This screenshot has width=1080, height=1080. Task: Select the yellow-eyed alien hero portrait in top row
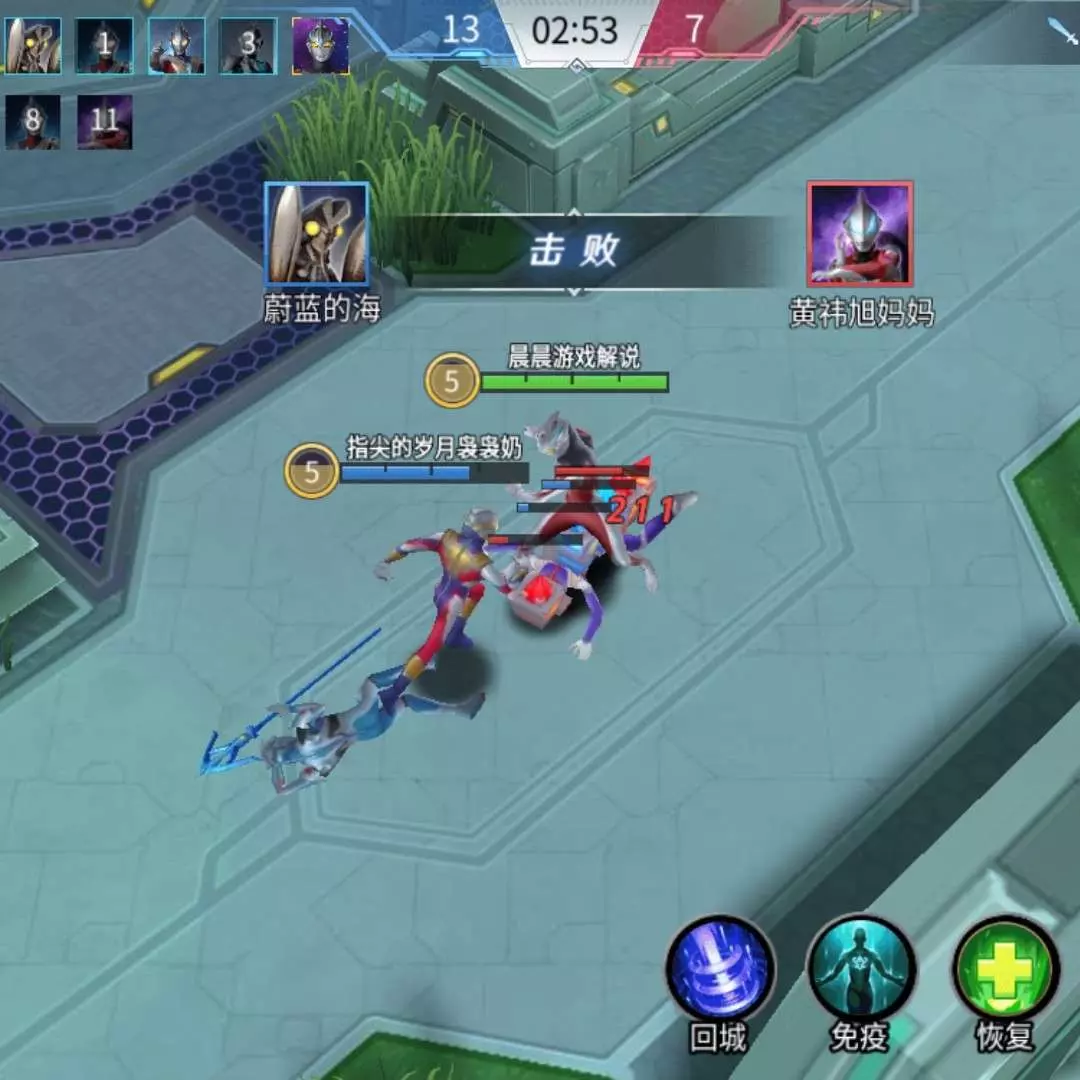[33, 46]
